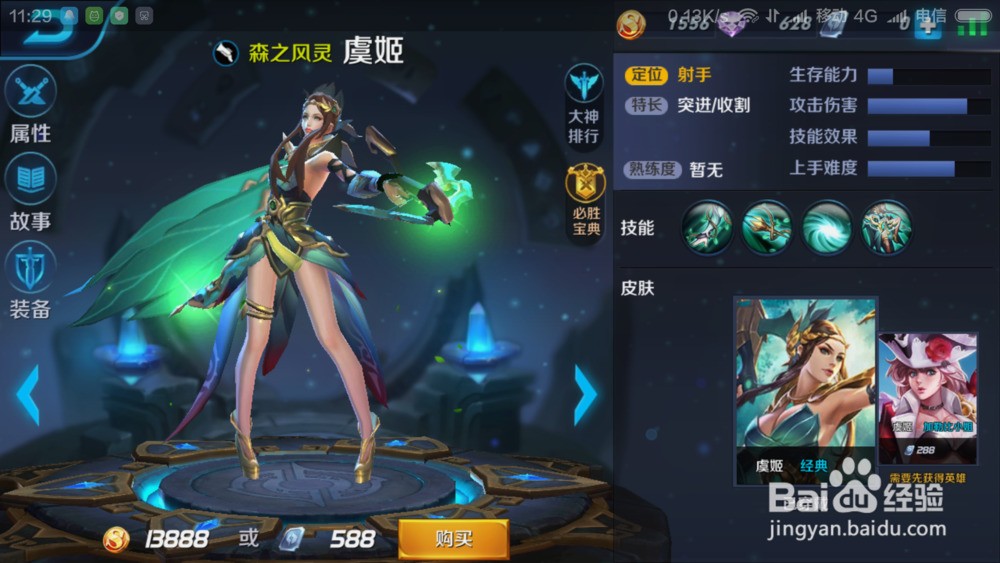View the previous hero with left arrow
This screenshot has width=1000, height=563.
28,395
